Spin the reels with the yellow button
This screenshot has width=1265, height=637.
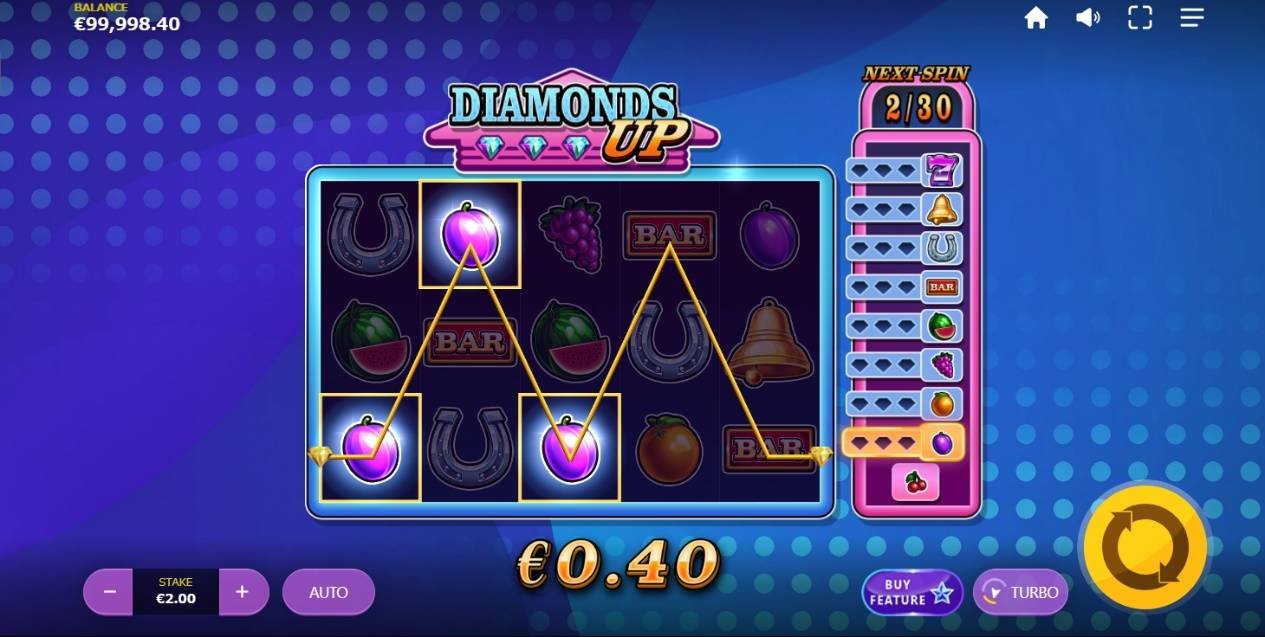(x=1145, y=546)
